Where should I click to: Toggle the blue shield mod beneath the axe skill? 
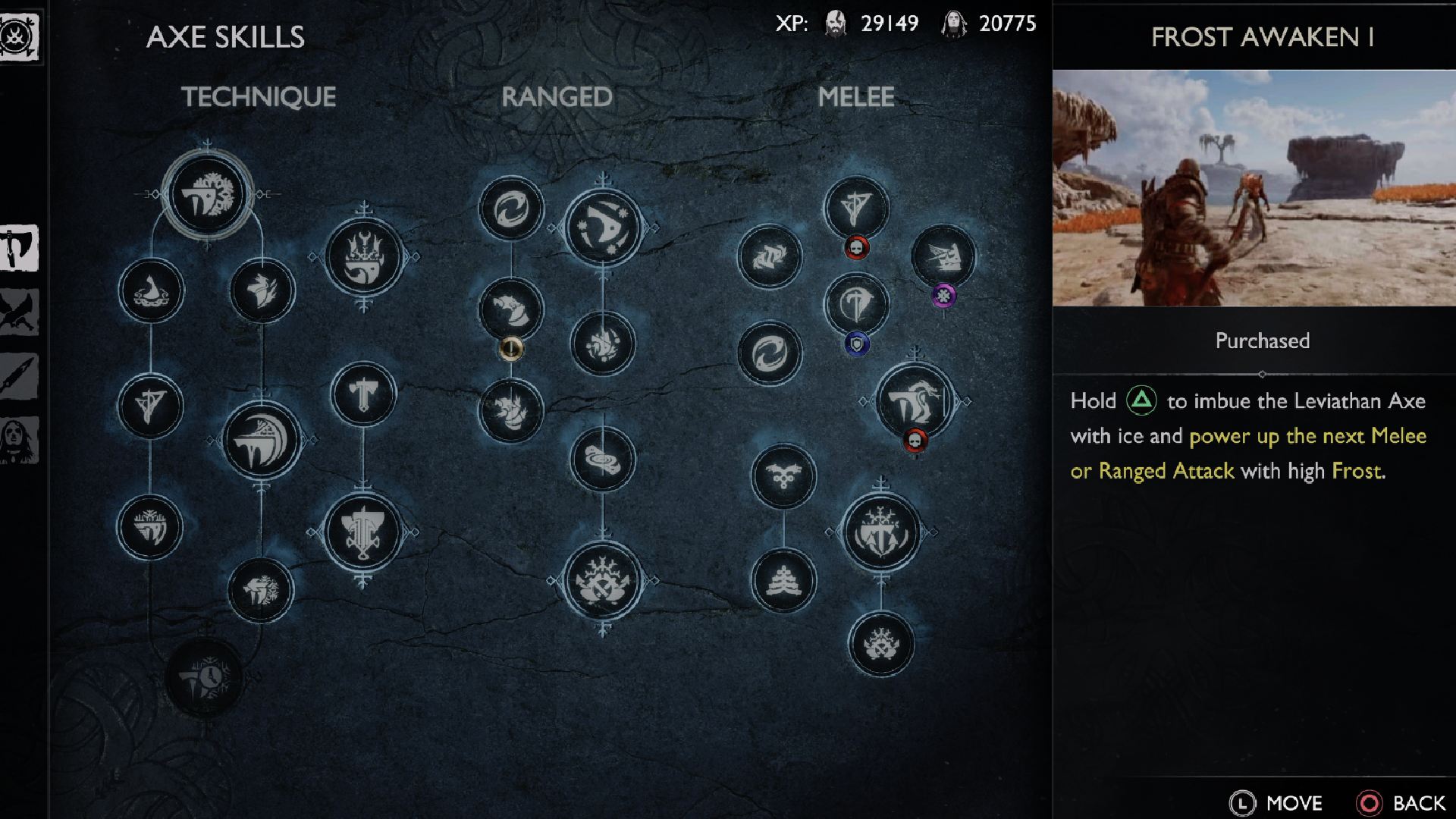pyautogui.click(x=856, y=344)
